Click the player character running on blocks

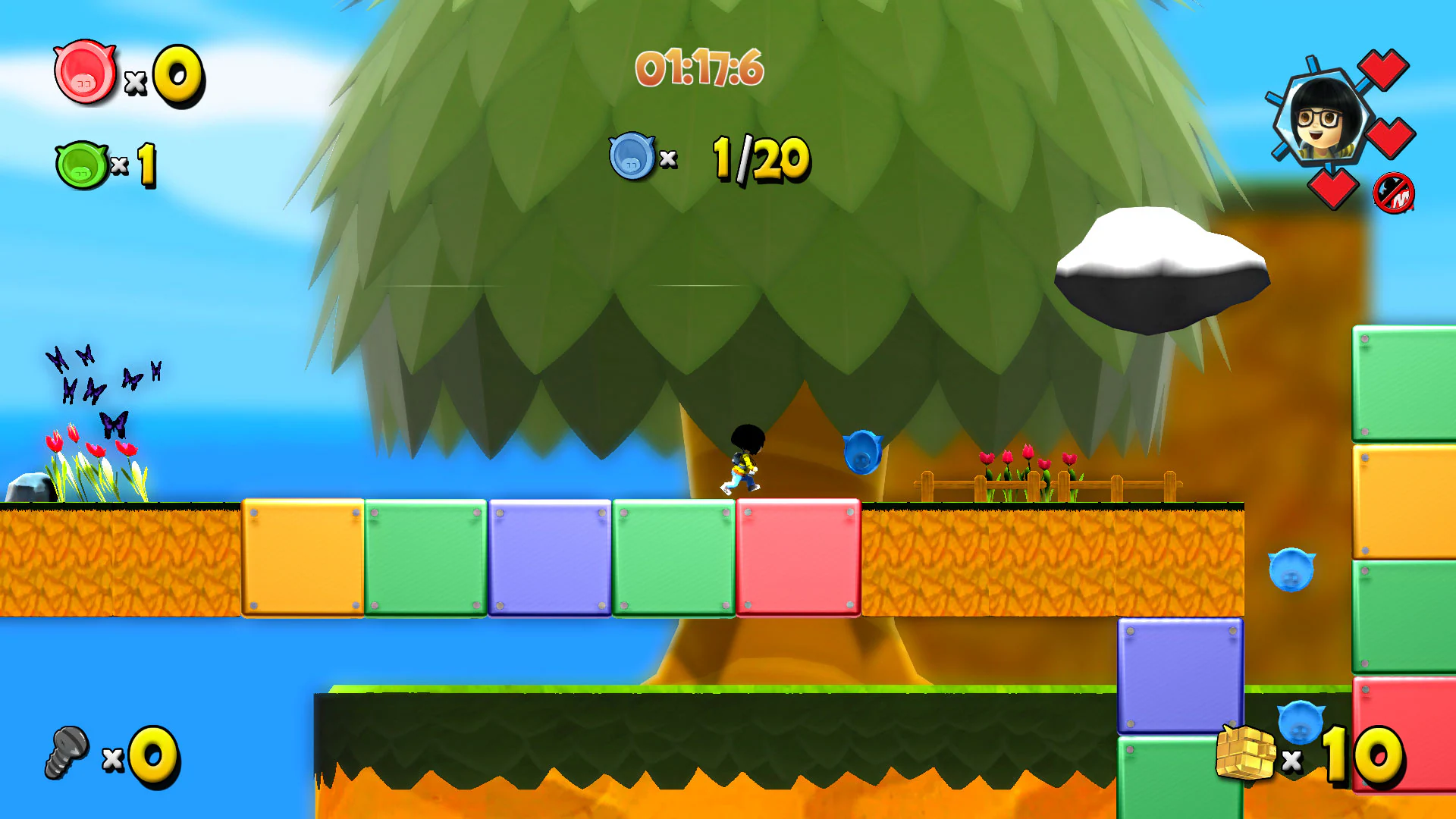coord(744,461)
